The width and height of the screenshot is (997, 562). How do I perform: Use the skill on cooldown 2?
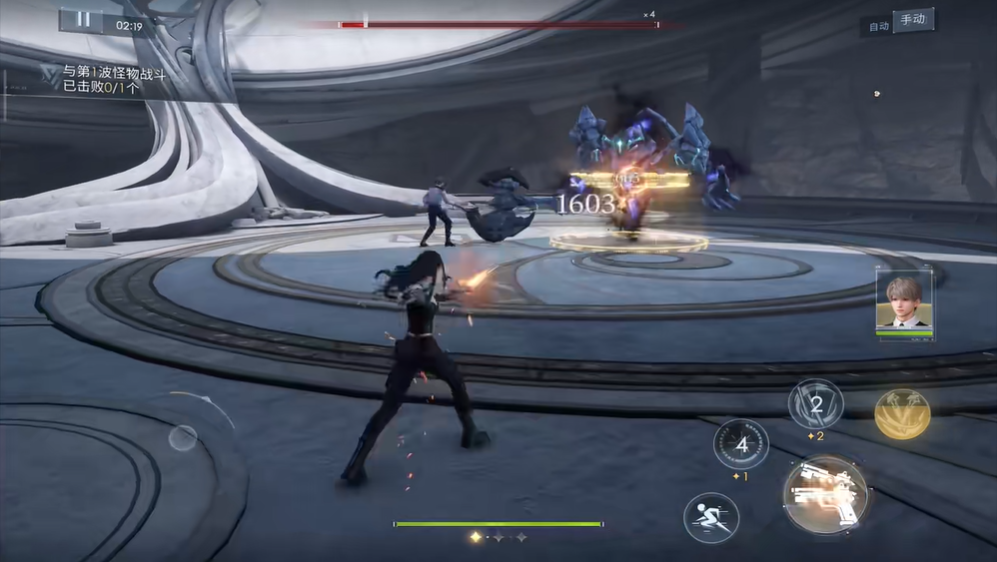tap(816, 405)
